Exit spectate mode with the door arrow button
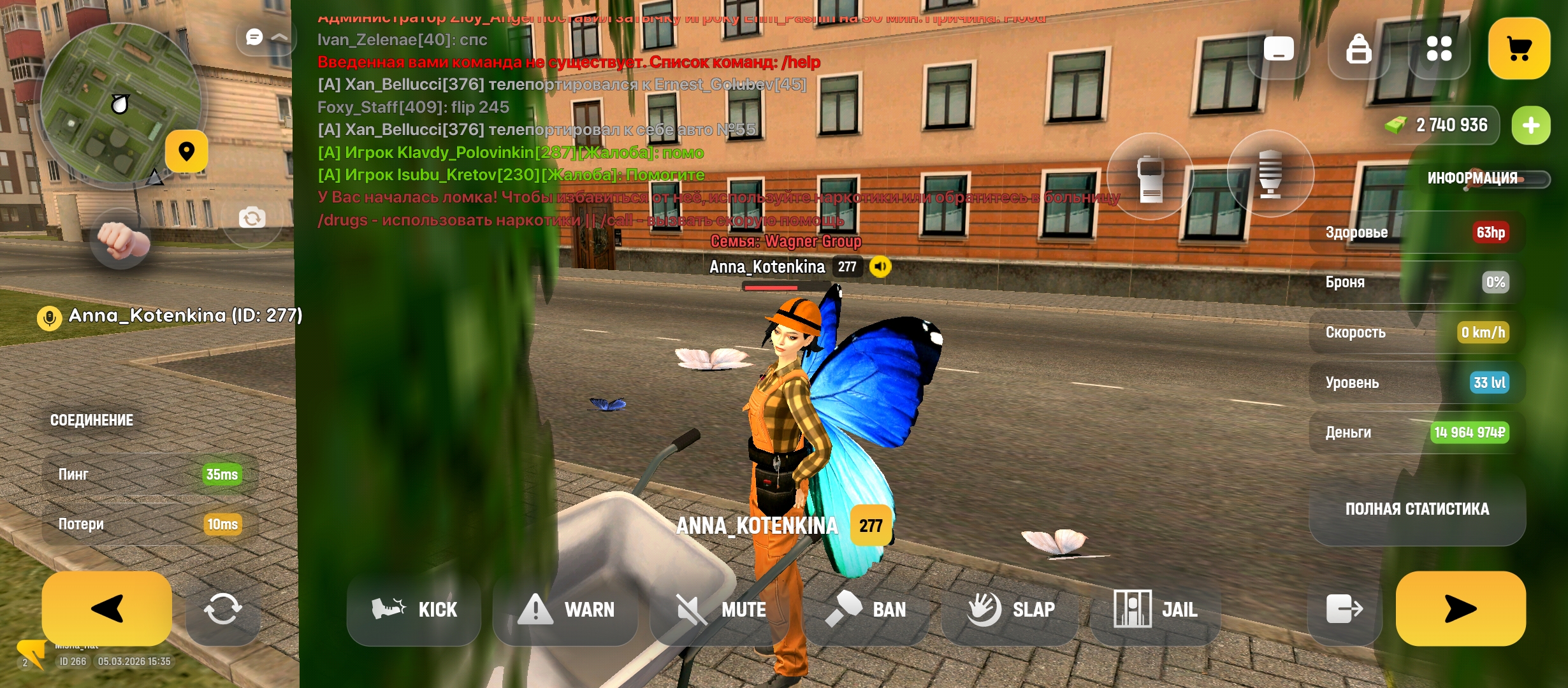 1344,610
